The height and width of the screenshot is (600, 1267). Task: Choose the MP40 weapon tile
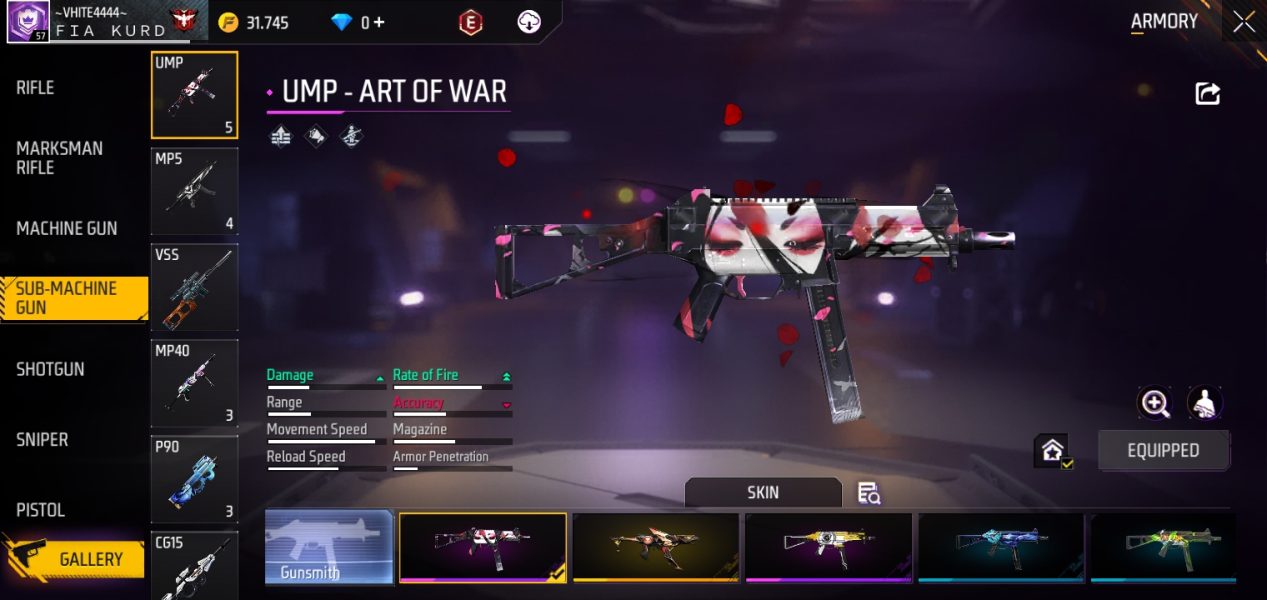[x=194, y=383]
